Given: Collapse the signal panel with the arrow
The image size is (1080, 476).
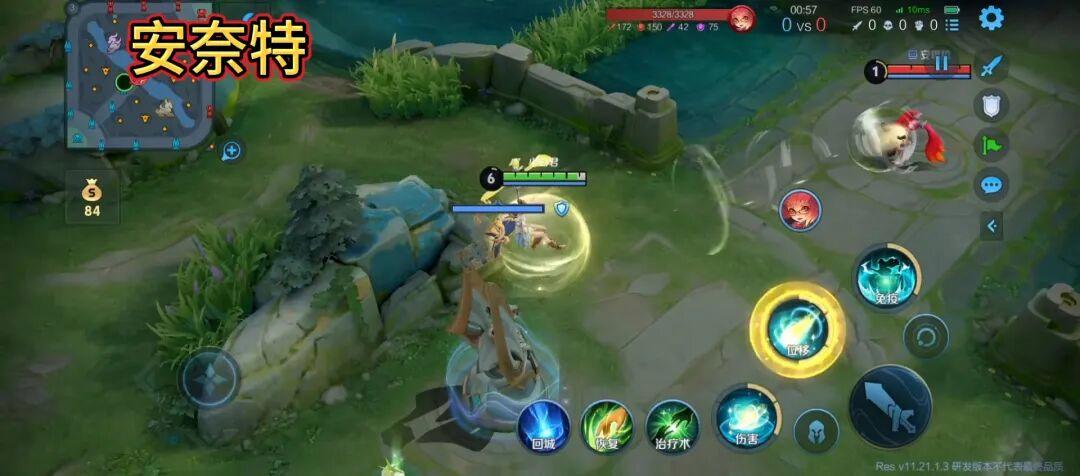Looking at the screenshot, I should click(x=991, y=226).
